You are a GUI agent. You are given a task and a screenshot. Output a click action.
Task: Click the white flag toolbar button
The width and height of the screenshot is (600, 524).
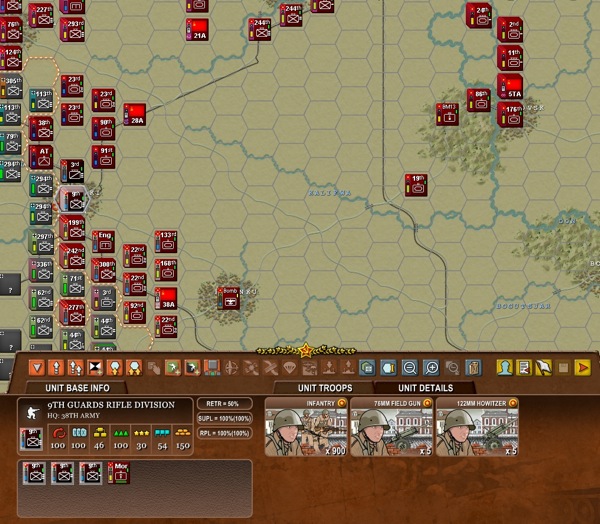(x=544, y=367)
